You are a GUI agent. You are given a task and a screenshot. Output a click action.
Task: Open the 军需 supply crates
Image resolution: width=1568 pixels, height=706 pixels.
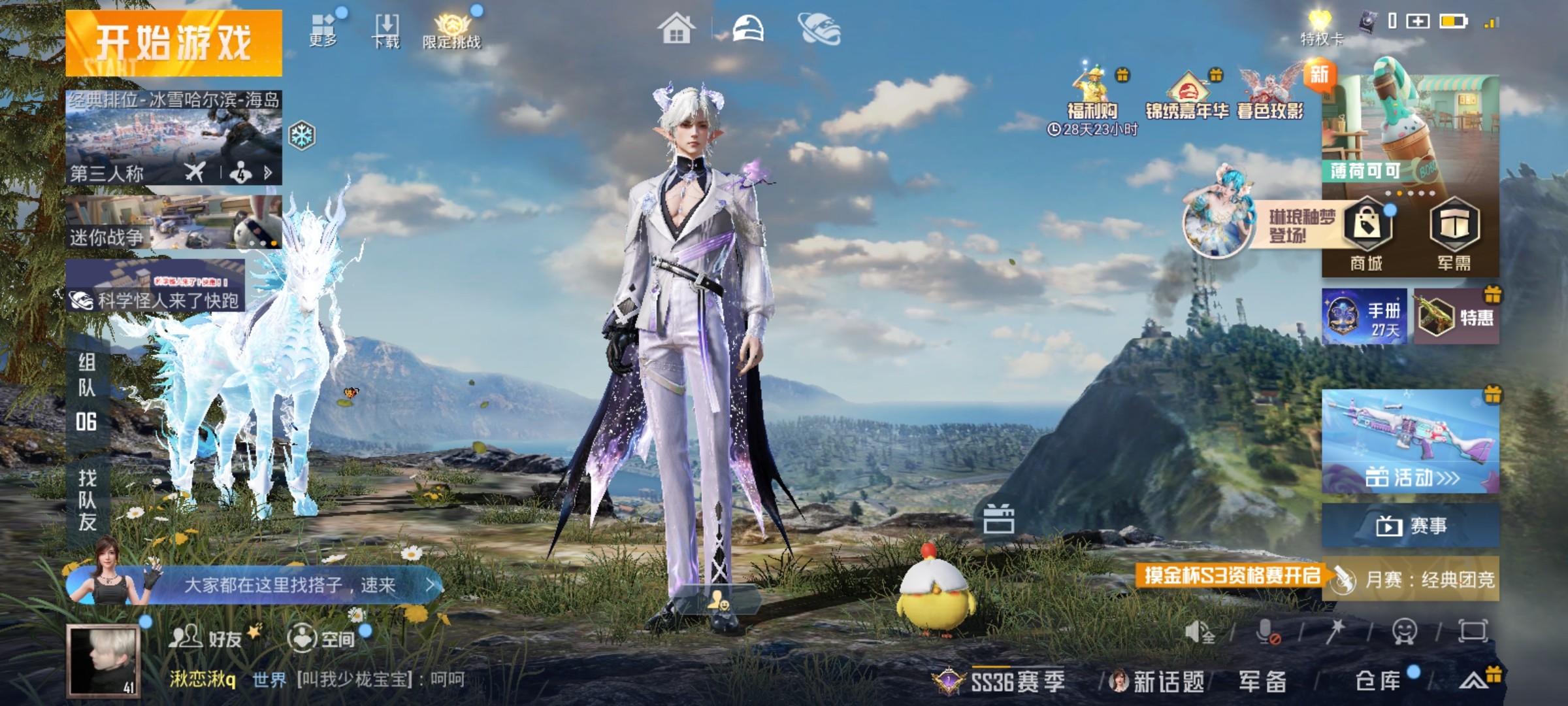click(x=1454, y=235)
